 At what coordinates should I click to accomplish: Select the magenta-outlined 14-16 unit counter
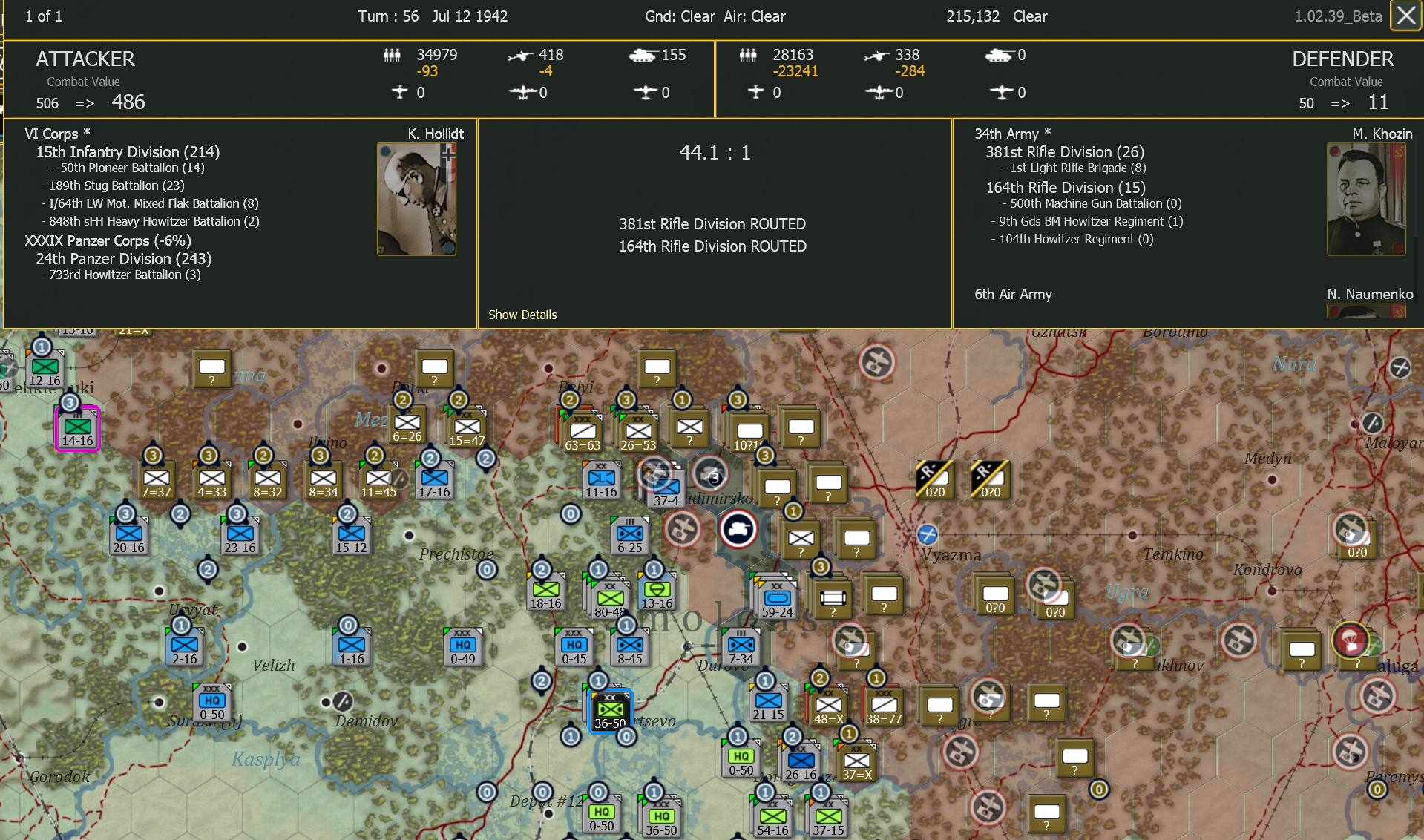[76, 427]
